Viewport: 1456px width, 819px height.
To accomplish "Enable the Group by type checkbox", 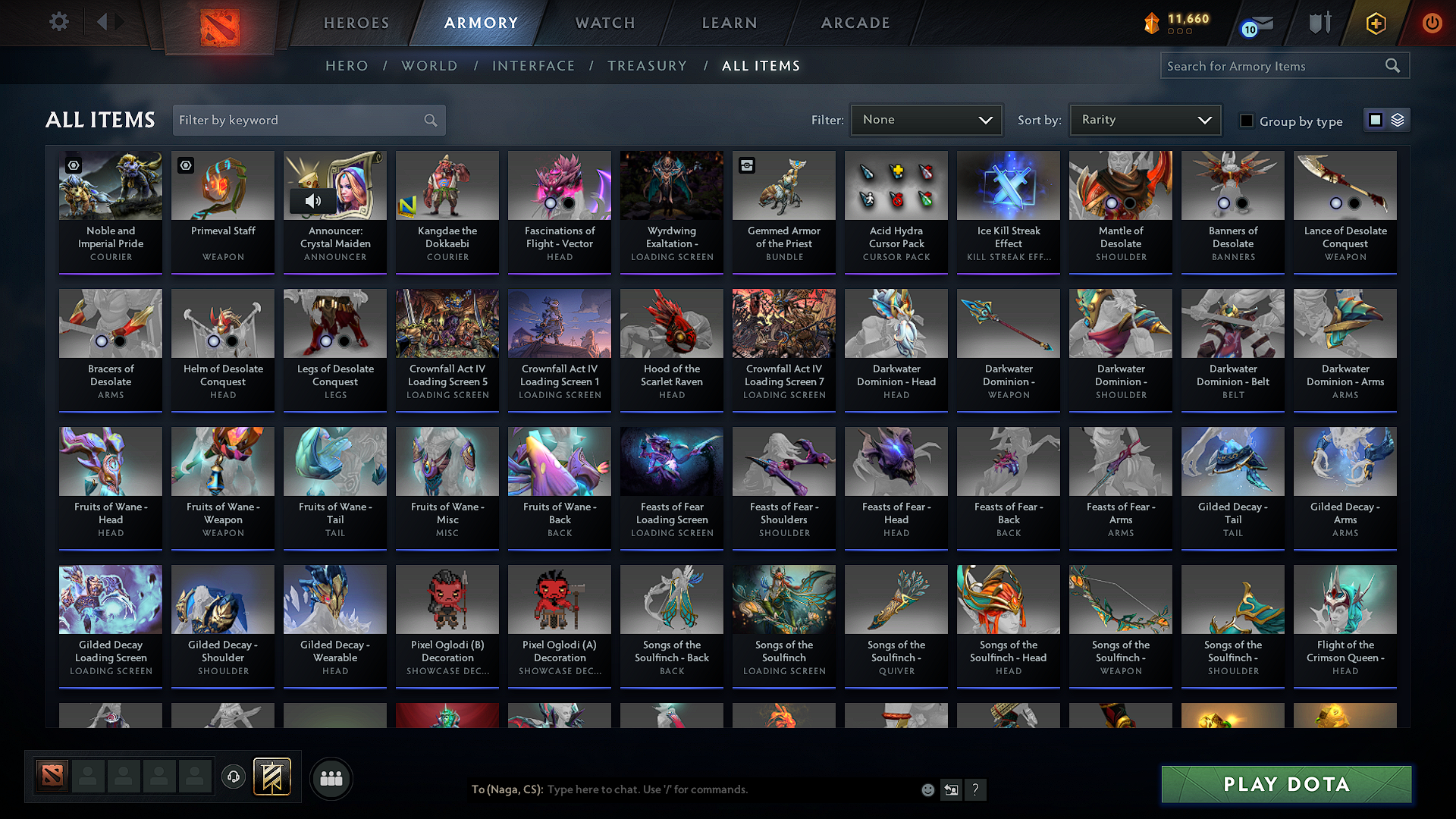I will click(1247, 120).
